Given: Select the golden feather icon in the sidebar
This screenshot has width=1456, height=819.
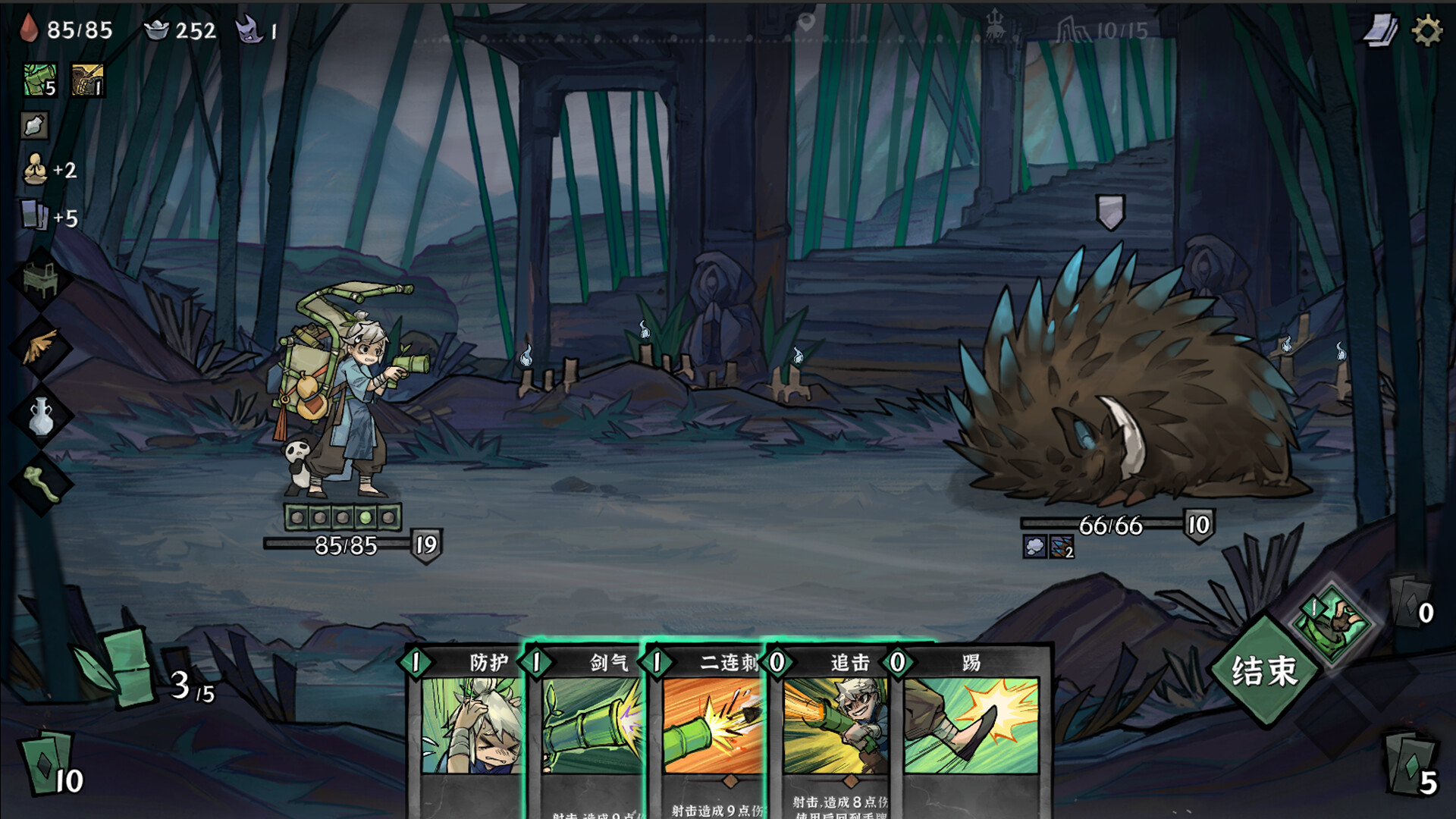Looking at the screenshot, I should 39,345.
